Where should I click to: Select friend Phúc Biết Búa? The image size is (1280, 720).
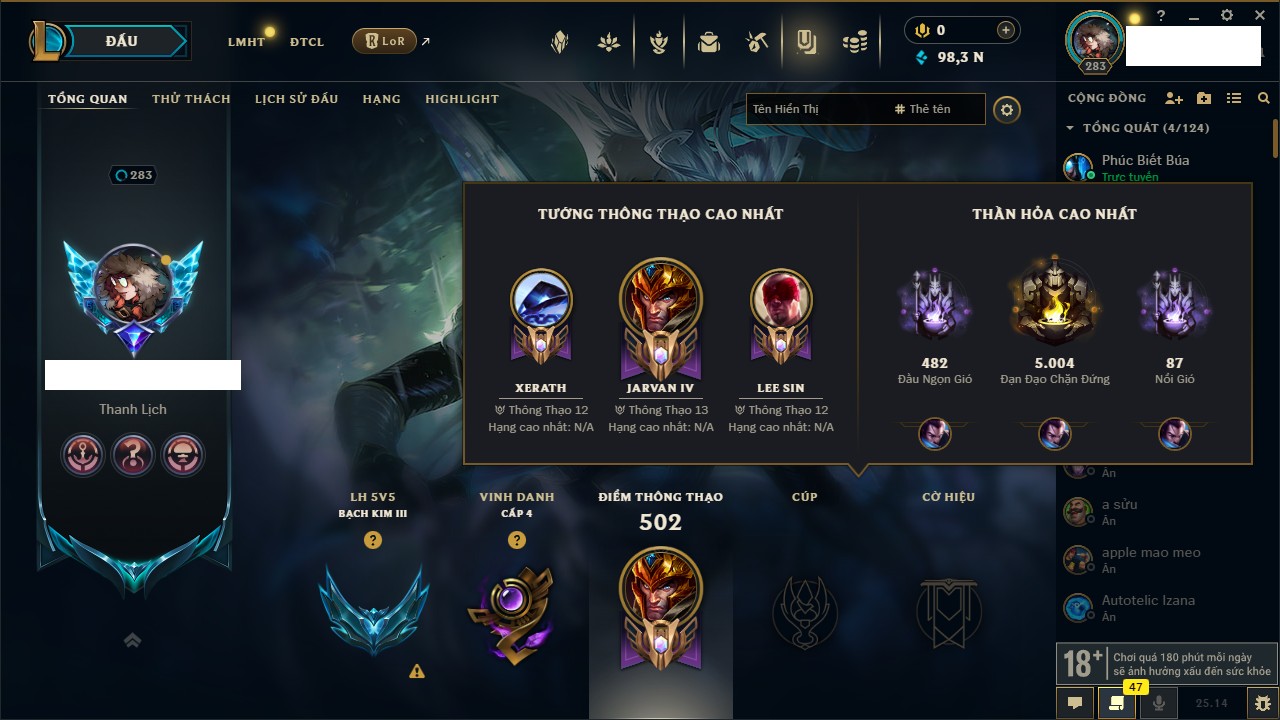pos(1145,160)
